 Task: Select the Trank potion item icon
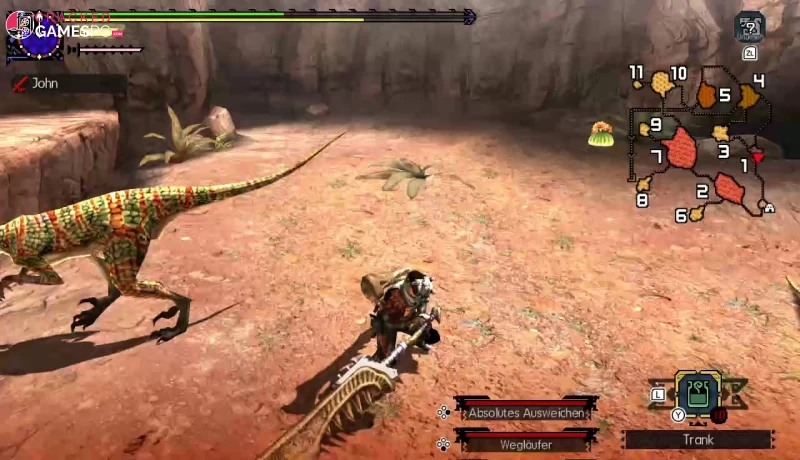point(698,393)
